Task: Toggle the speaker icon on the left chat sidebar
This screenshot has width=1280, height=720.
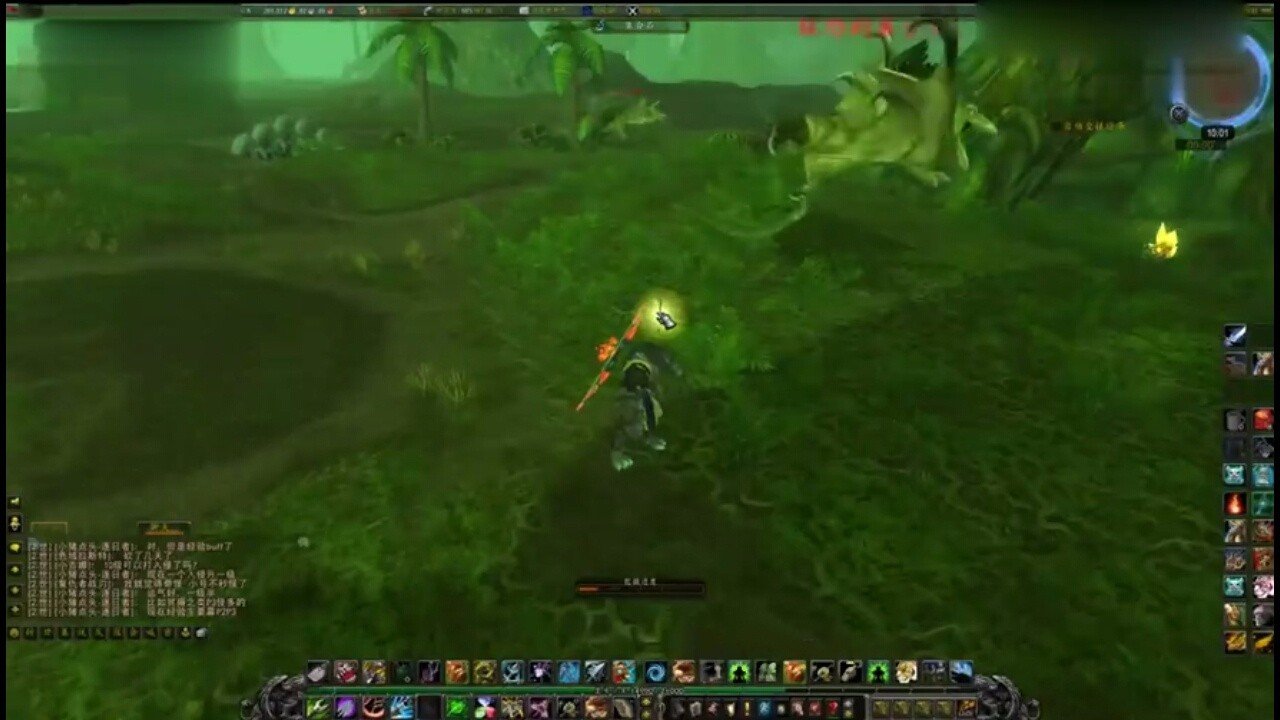Action: 14,502
